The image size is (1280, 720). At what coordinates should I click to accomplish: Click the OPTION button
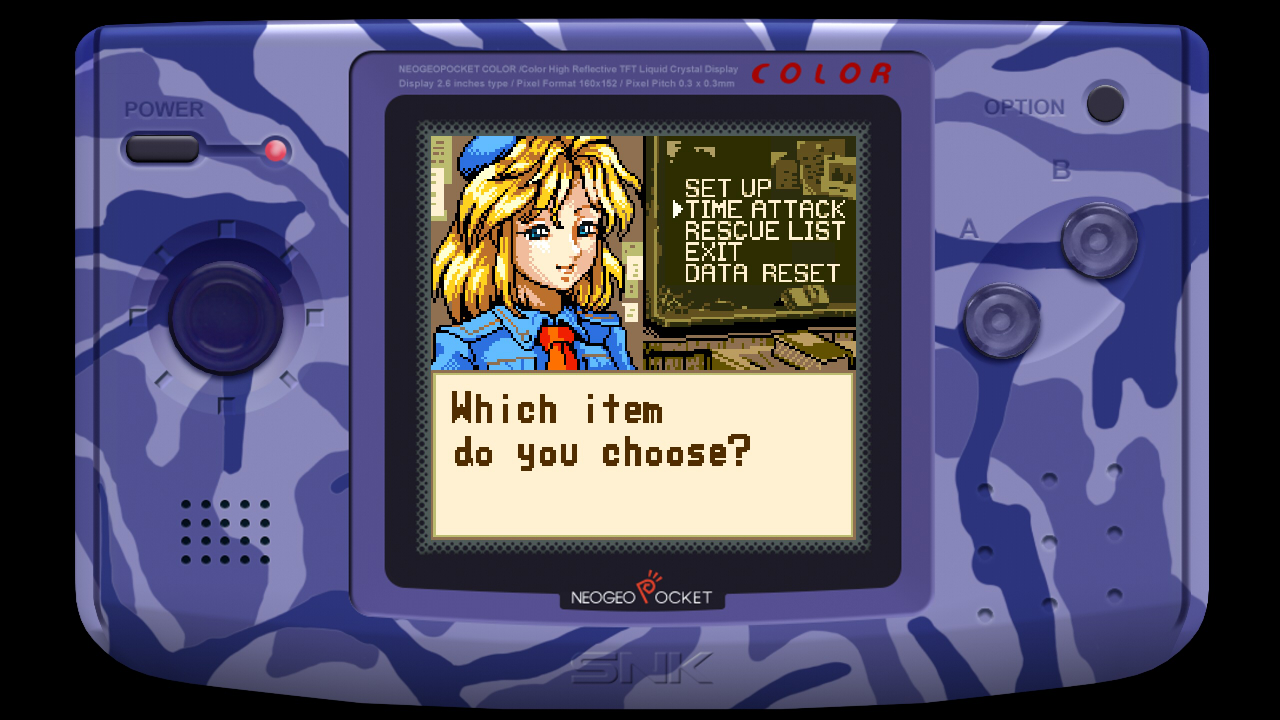point(1103,104)
